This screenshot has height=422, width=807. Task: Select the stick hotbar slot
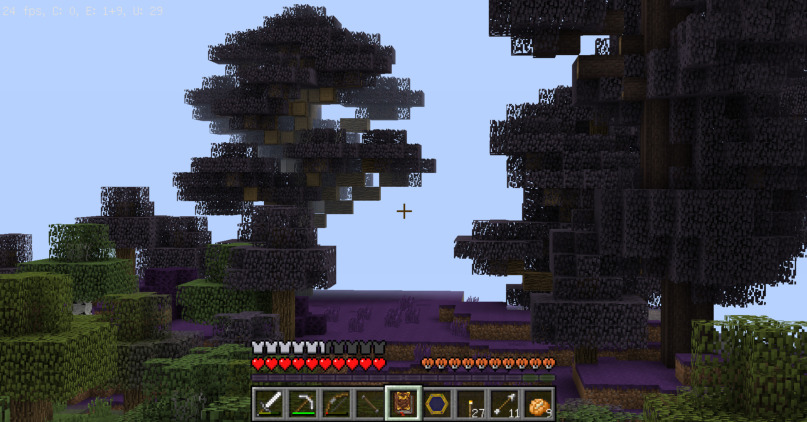370,404
